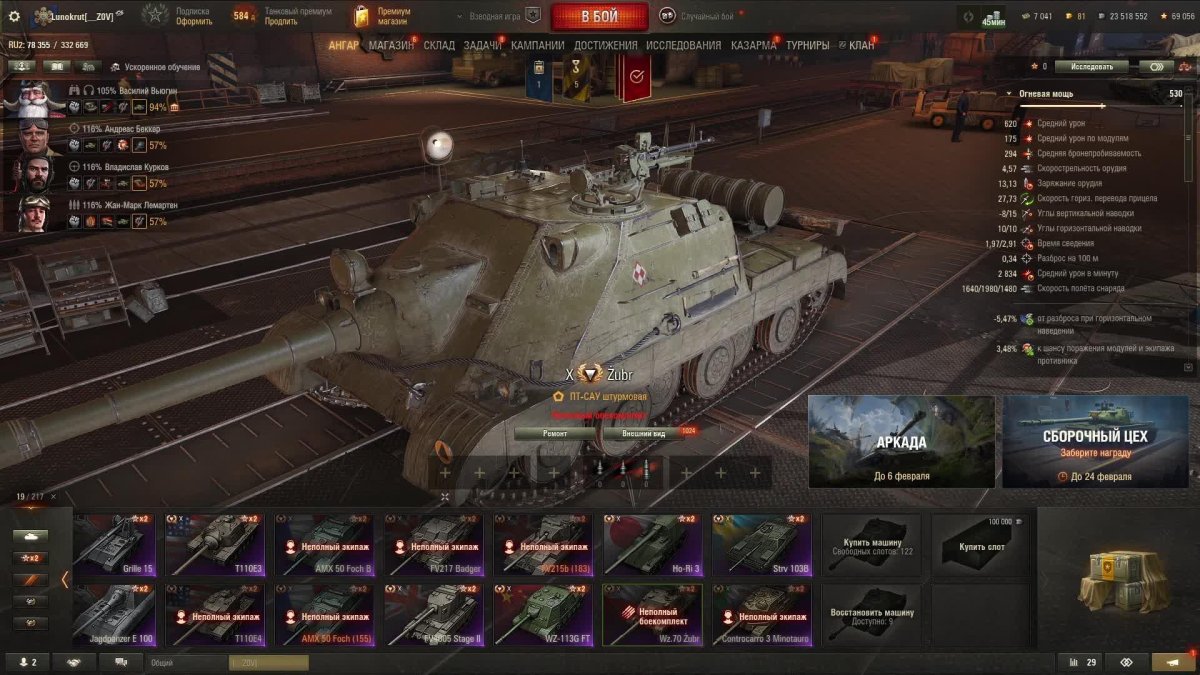Go to the КАЗАРМА tab
Image resolution: width=1200 pixels, height=675 pixels.
point(753,46)
